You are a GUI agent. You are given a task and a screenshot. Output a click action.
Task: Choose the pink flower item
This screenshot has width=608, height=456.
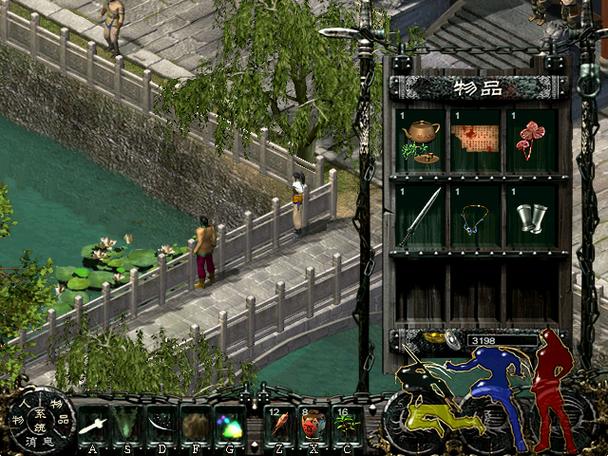pos(529,140)
